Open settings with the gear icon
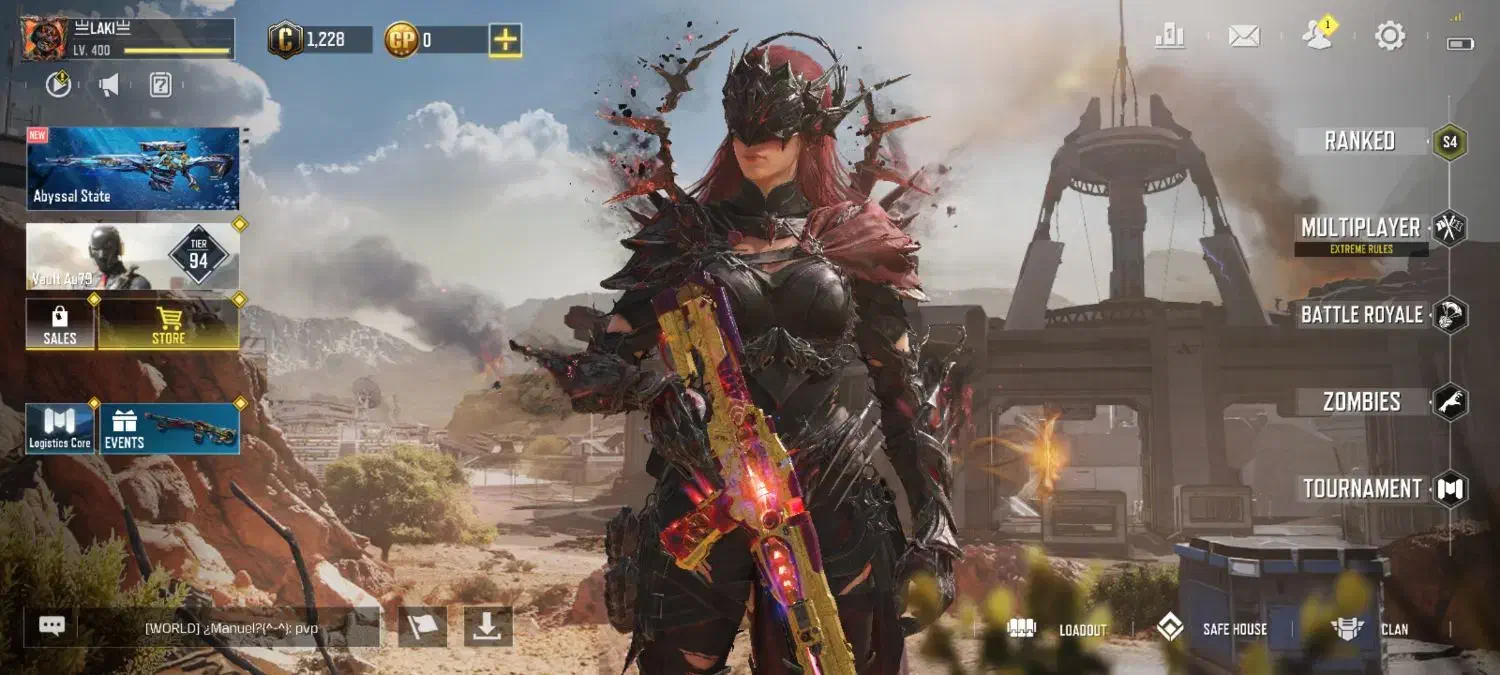Image resolution: width=1500 pixels, height=675 pixels. pyautogui.click(x=1390, y=37)
